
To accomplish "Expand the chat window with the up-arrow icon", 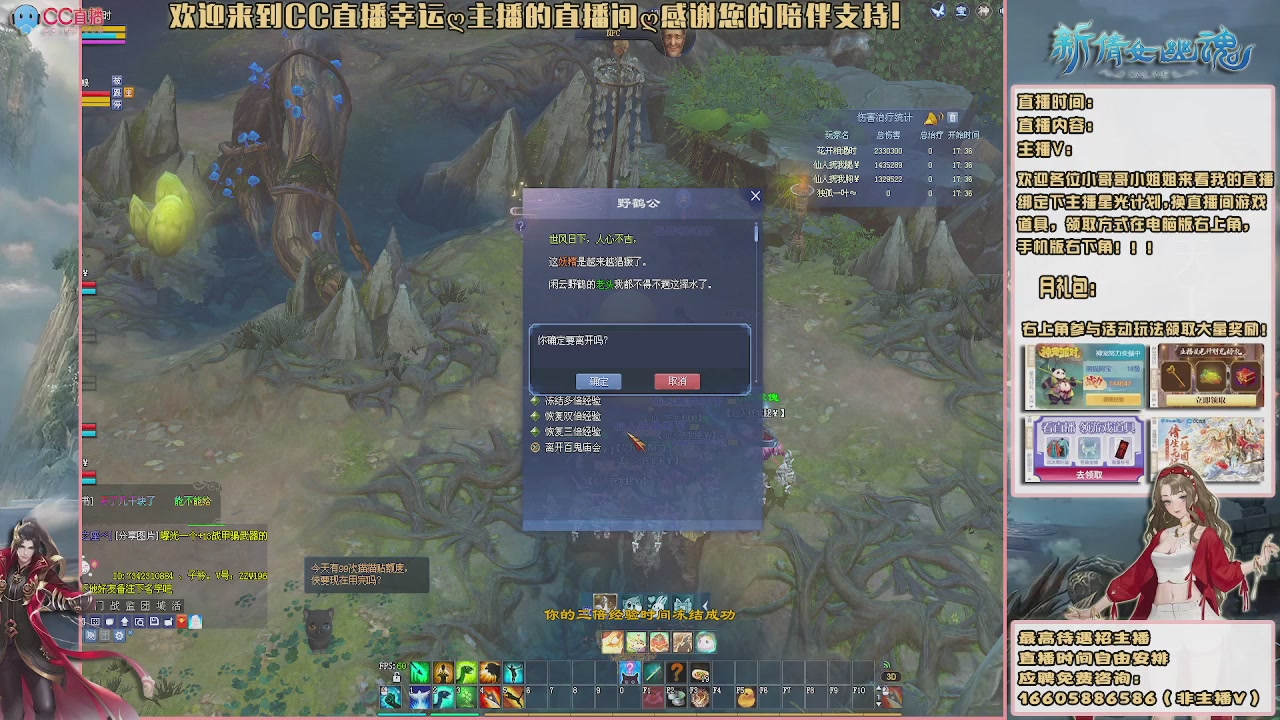I will click(125, 621).
